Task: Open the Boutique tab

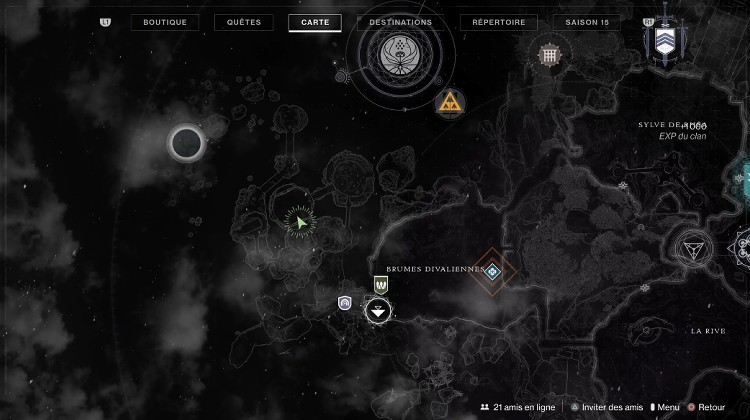Action: pyautogui.click(x=165, y=22)
